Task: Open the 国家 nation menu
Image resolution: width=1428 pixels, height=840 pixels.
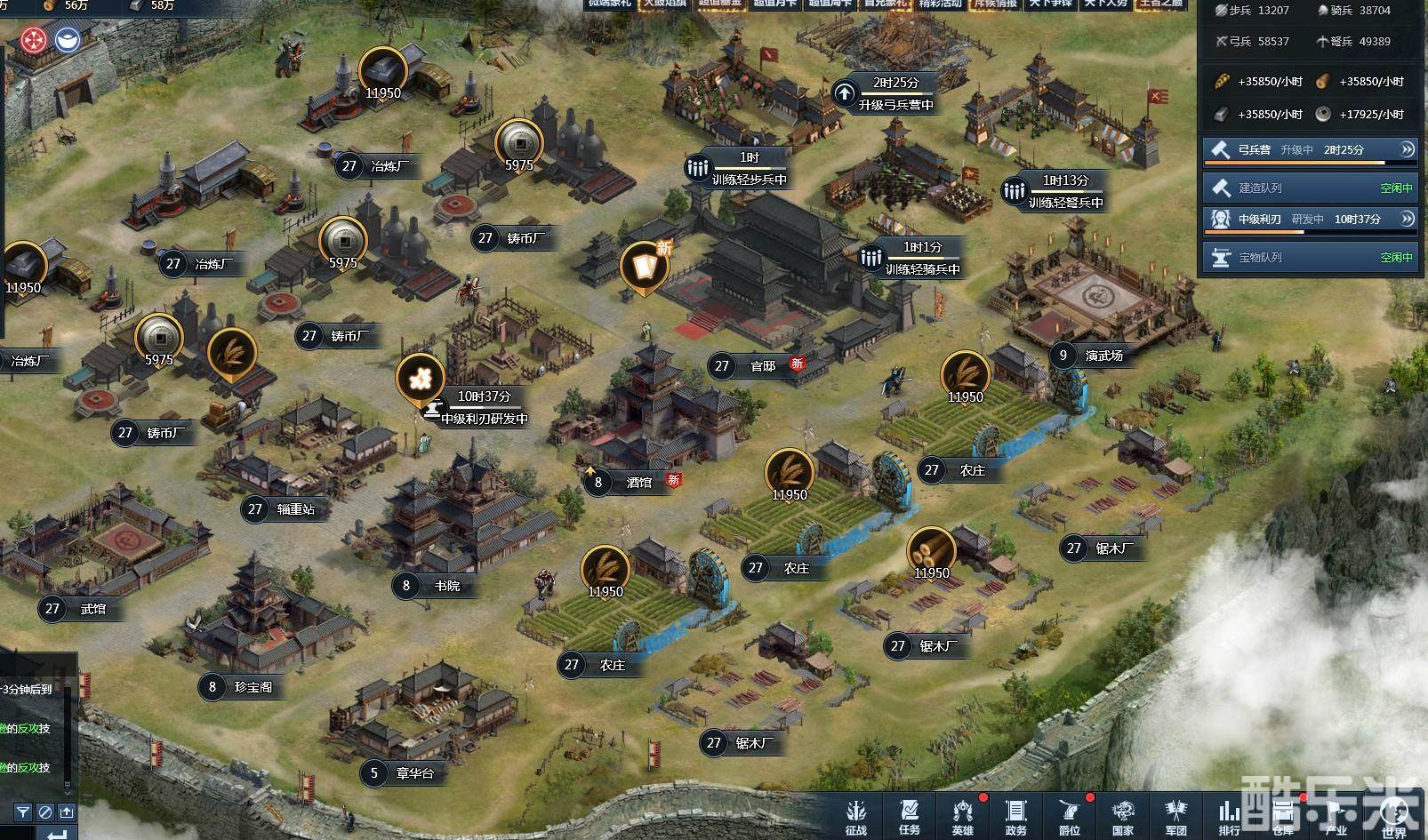Action: click(x=1122, y=816)
